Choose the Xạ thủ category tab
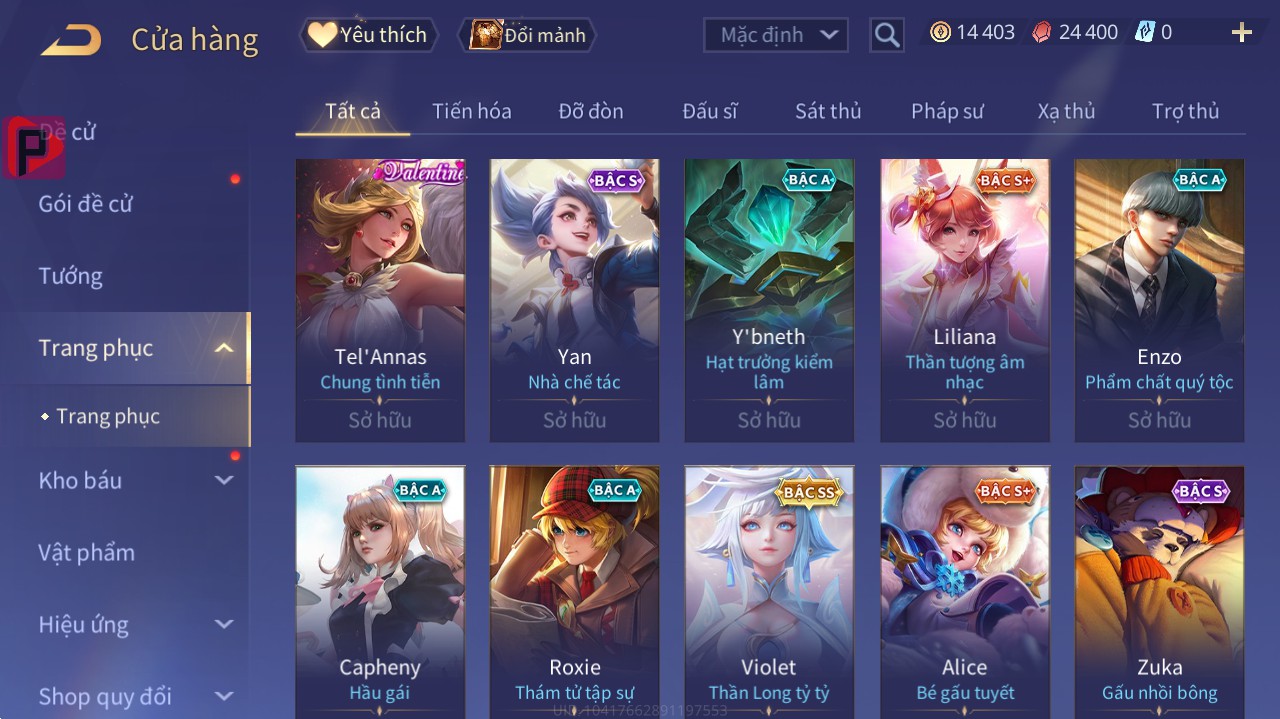1280x719 pixels. tap(1066, 111)
